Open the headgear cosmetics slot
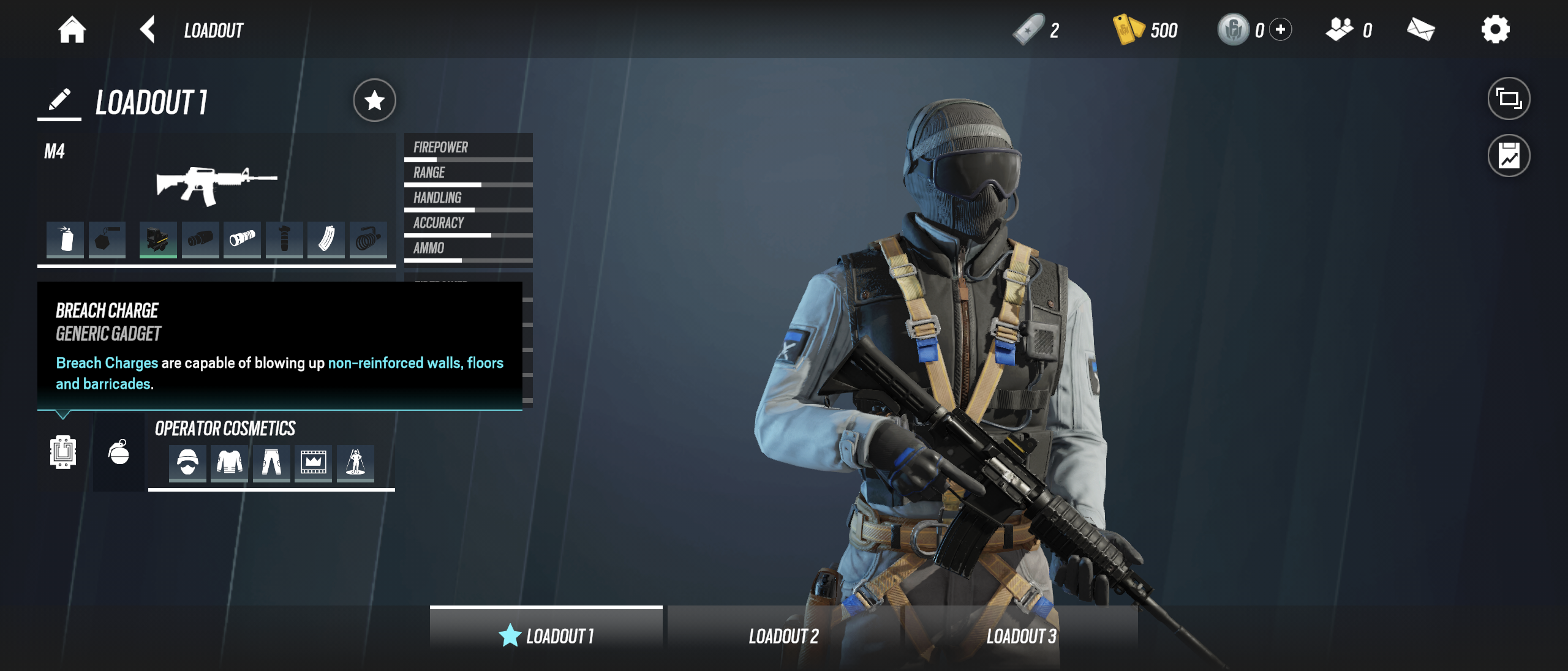The width and height of the screenshot is (1568, 671). [x=187, y=462]
